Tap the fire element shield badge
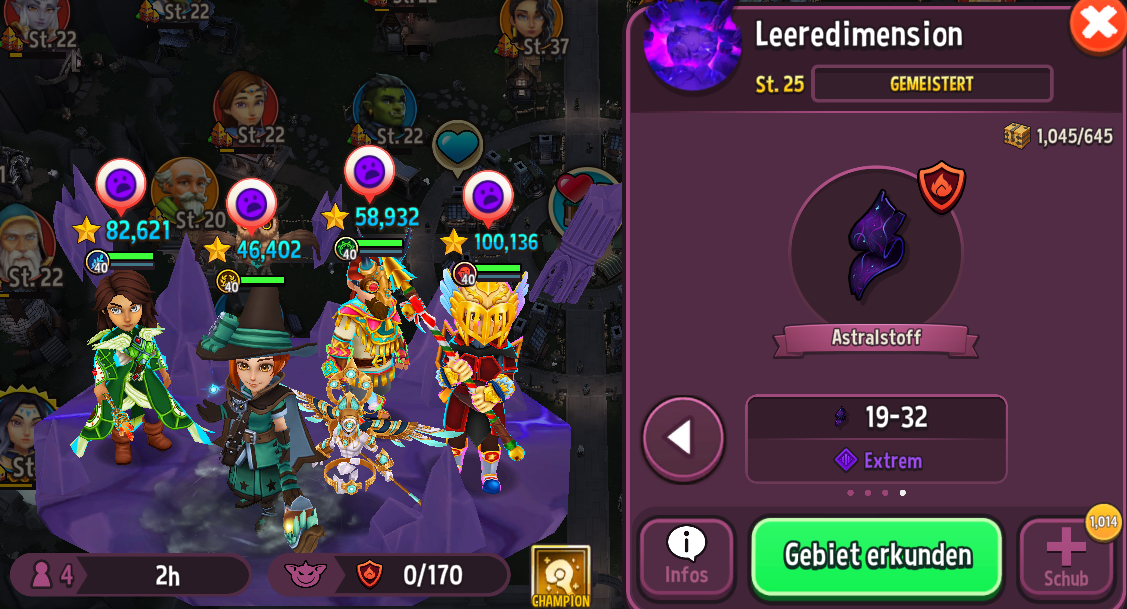 941,187
